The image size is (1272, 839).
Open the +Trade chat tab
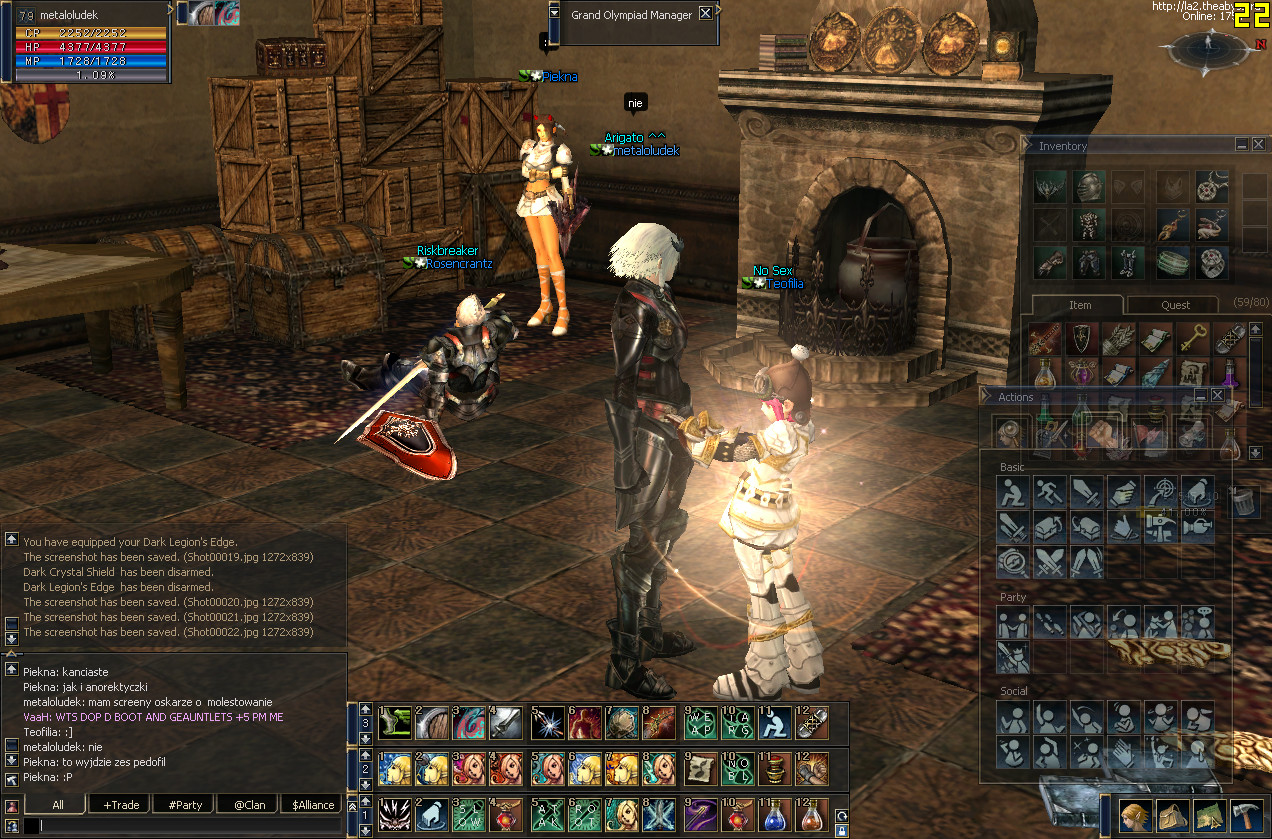[121, 805]
